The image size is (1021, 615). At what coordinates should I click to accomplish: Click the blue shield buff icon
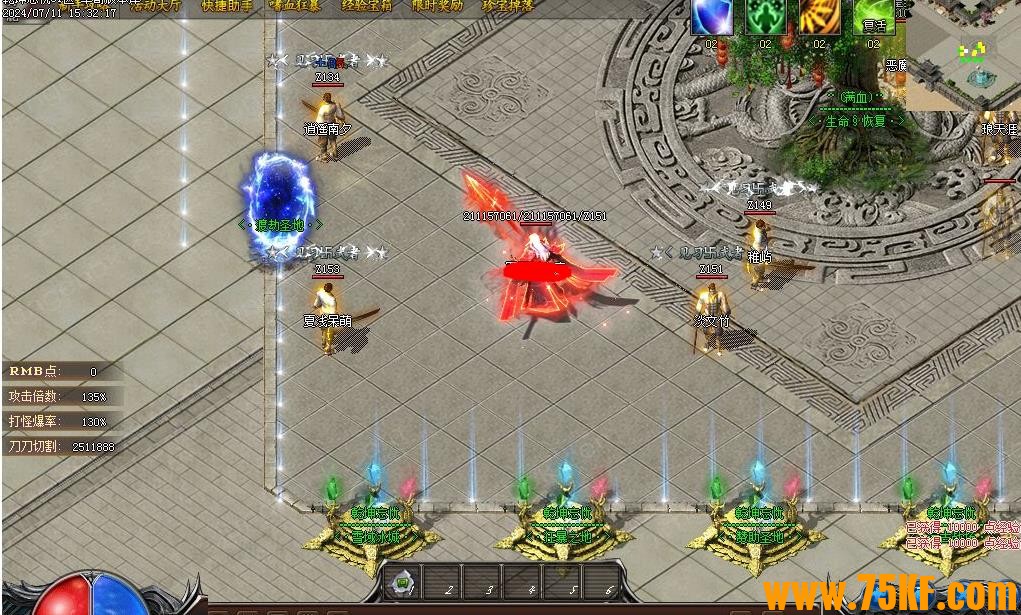[712, 17]
